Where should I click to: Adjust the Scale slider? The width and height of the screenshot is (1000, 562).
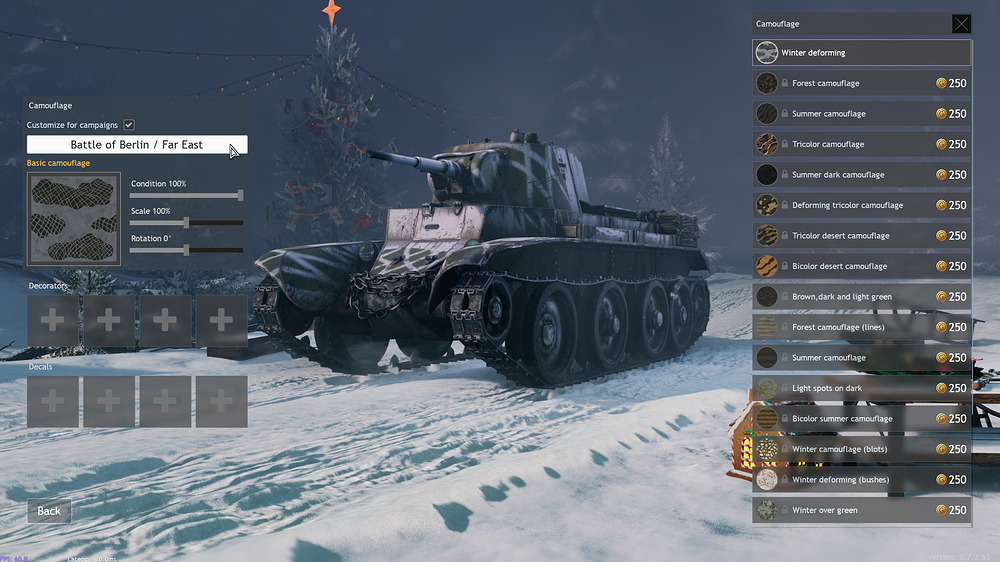pyautogui.click(x=187, y=222)
